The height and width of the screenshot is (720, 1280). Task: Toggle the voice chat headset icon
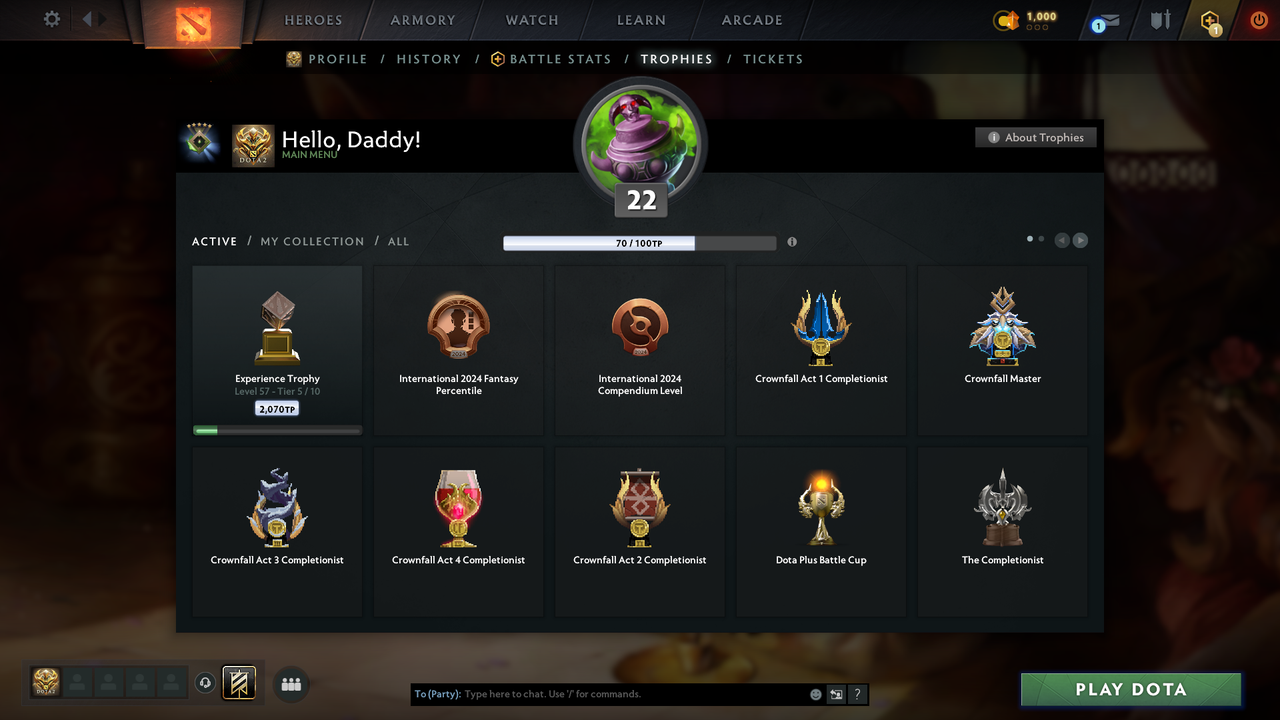pos(206,682)
